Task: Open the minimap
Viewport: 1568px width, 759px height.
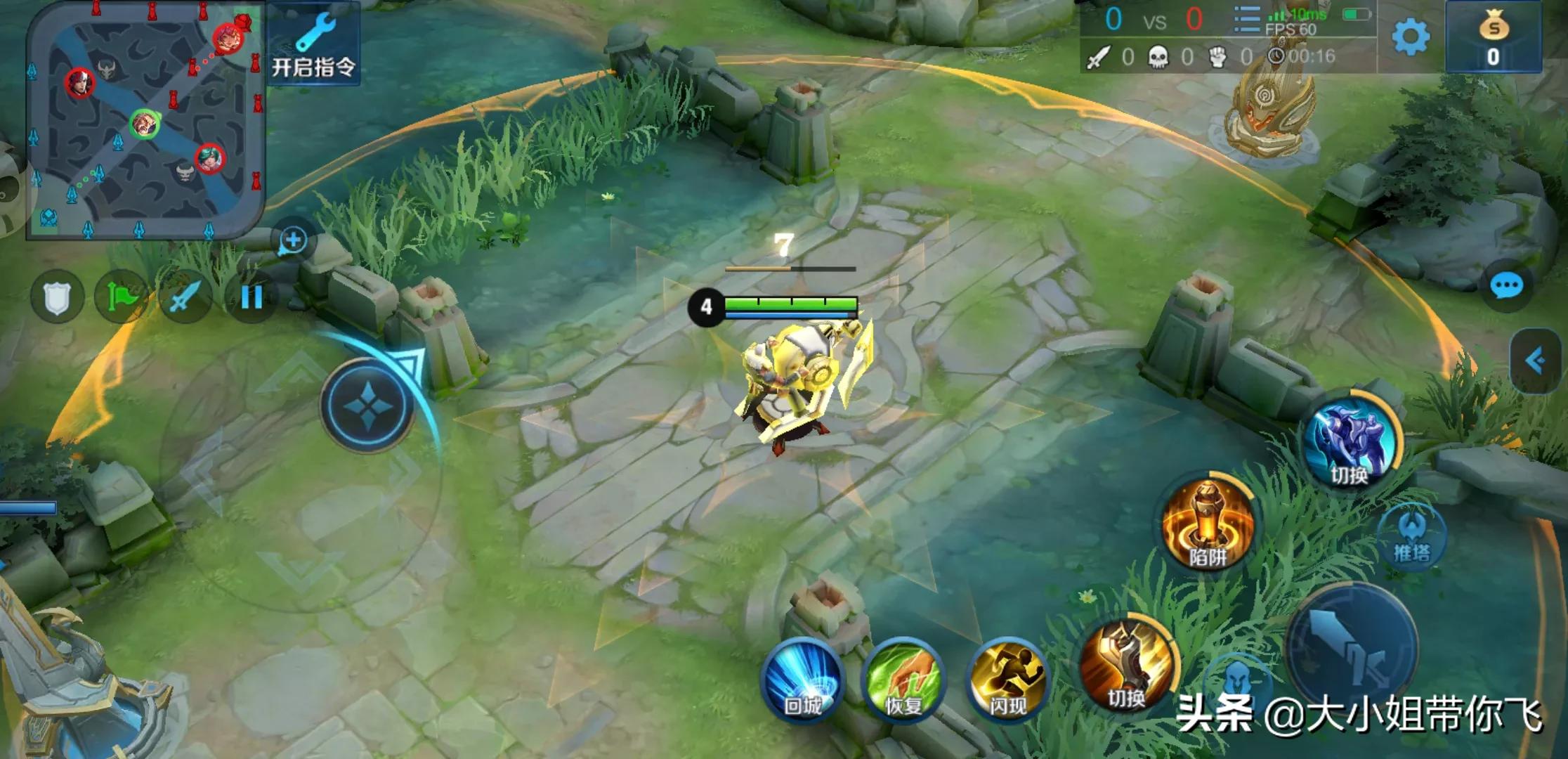Action: 144,123
